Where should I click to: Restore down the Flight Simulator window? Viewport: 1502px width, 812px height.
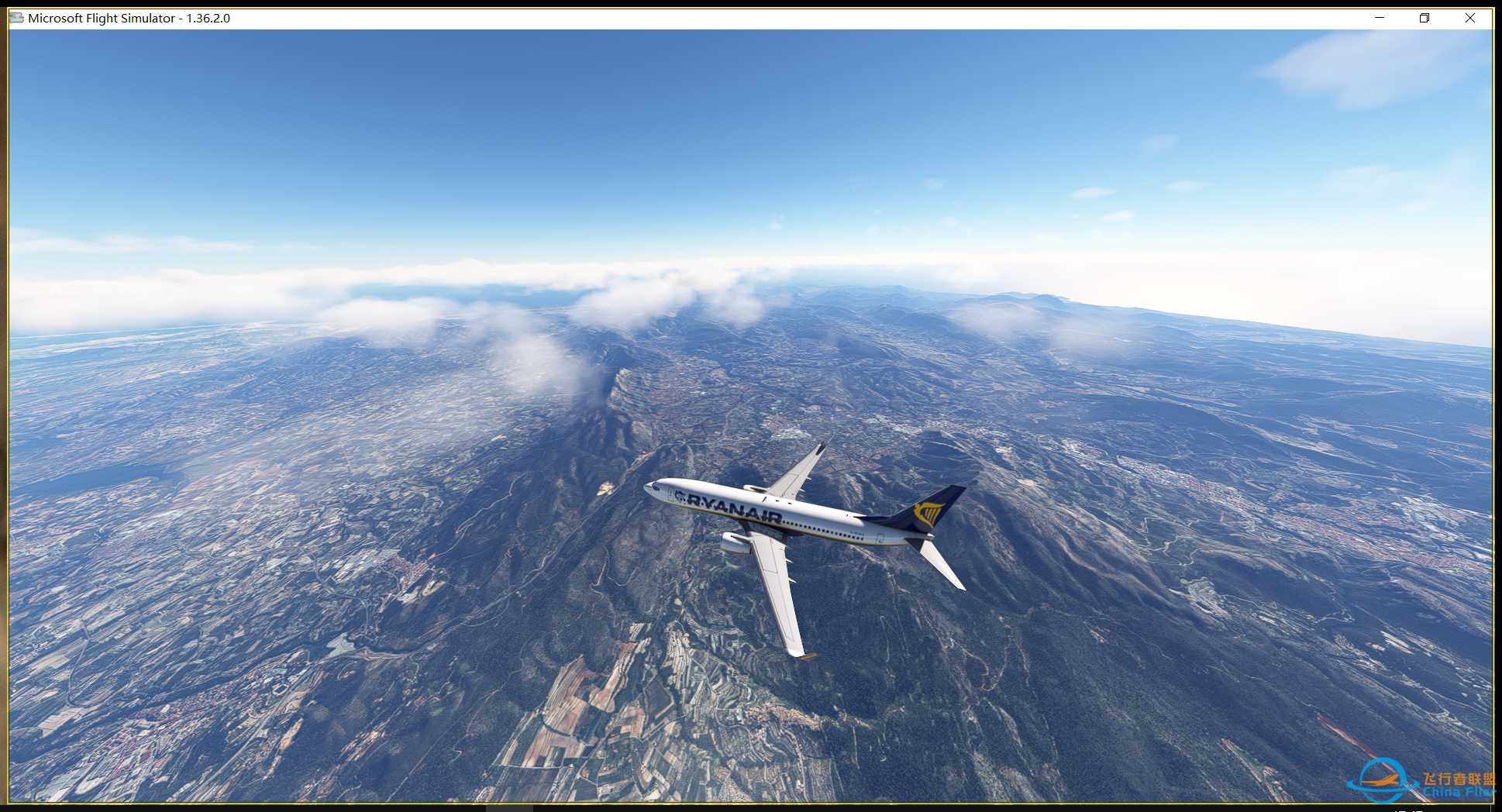pos(1424,17)
